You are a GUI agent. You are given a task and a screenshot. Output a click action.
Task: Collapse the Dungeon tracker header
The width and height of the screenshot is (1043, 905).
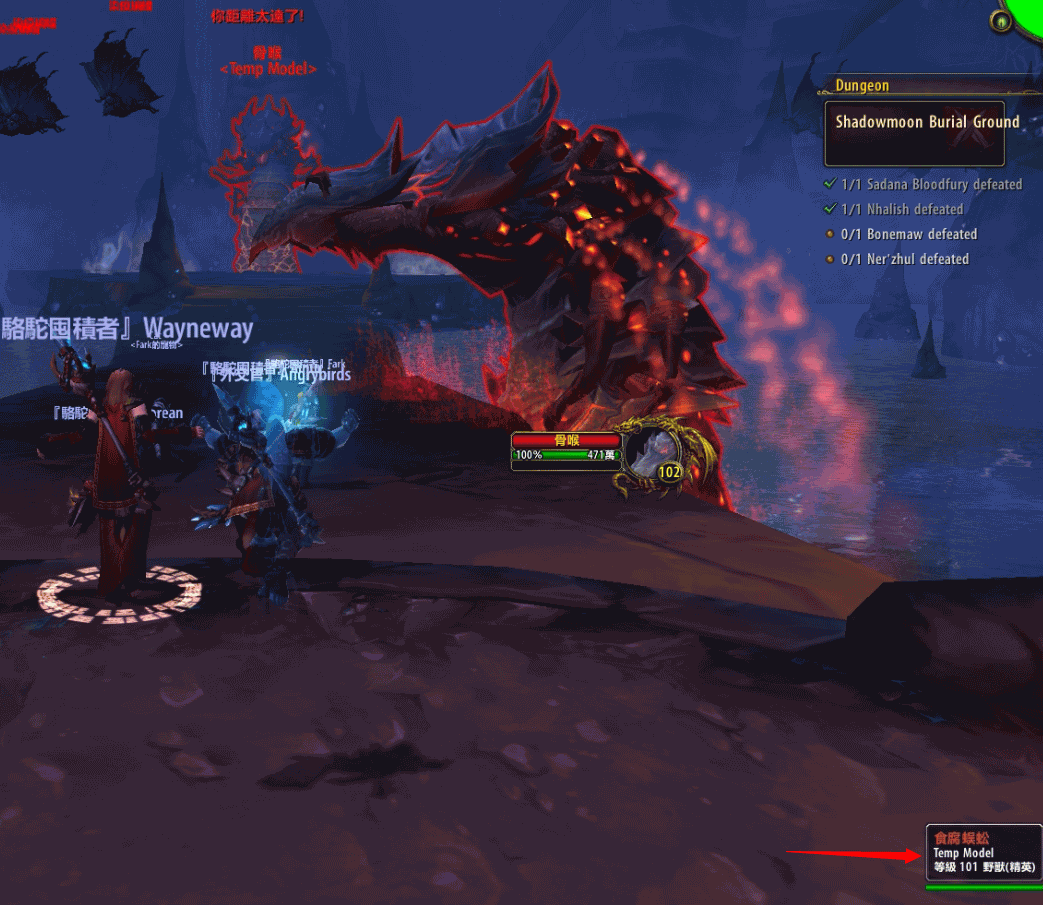click(862, 86)
